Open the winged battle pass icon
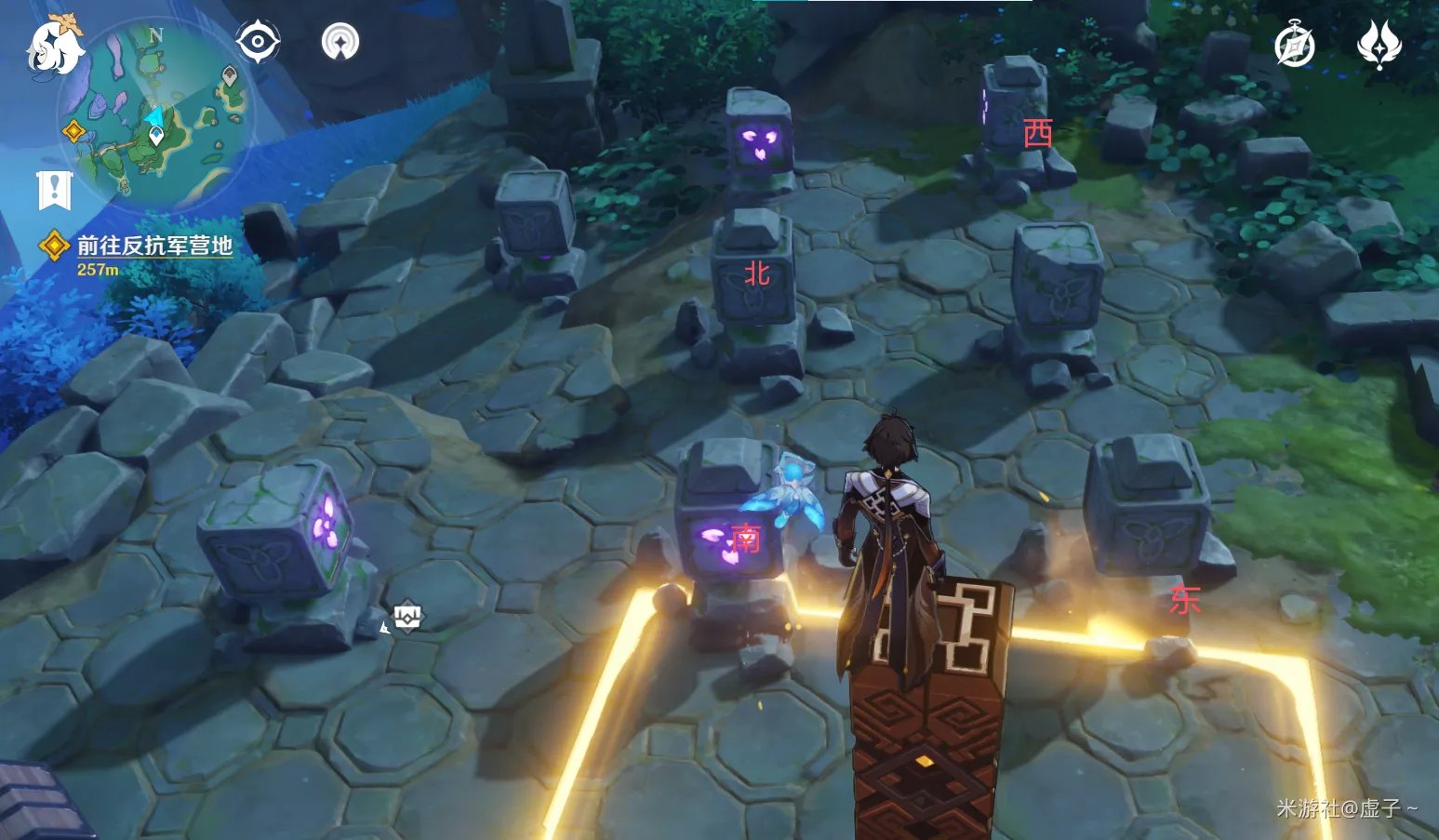The height and width of the screenshot is (840, 1439). 1379,45
